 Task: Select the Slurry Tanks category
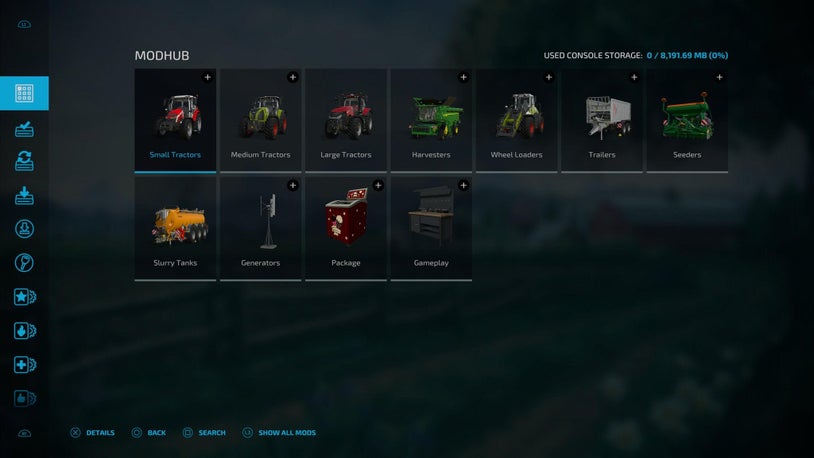pos(175,228)
